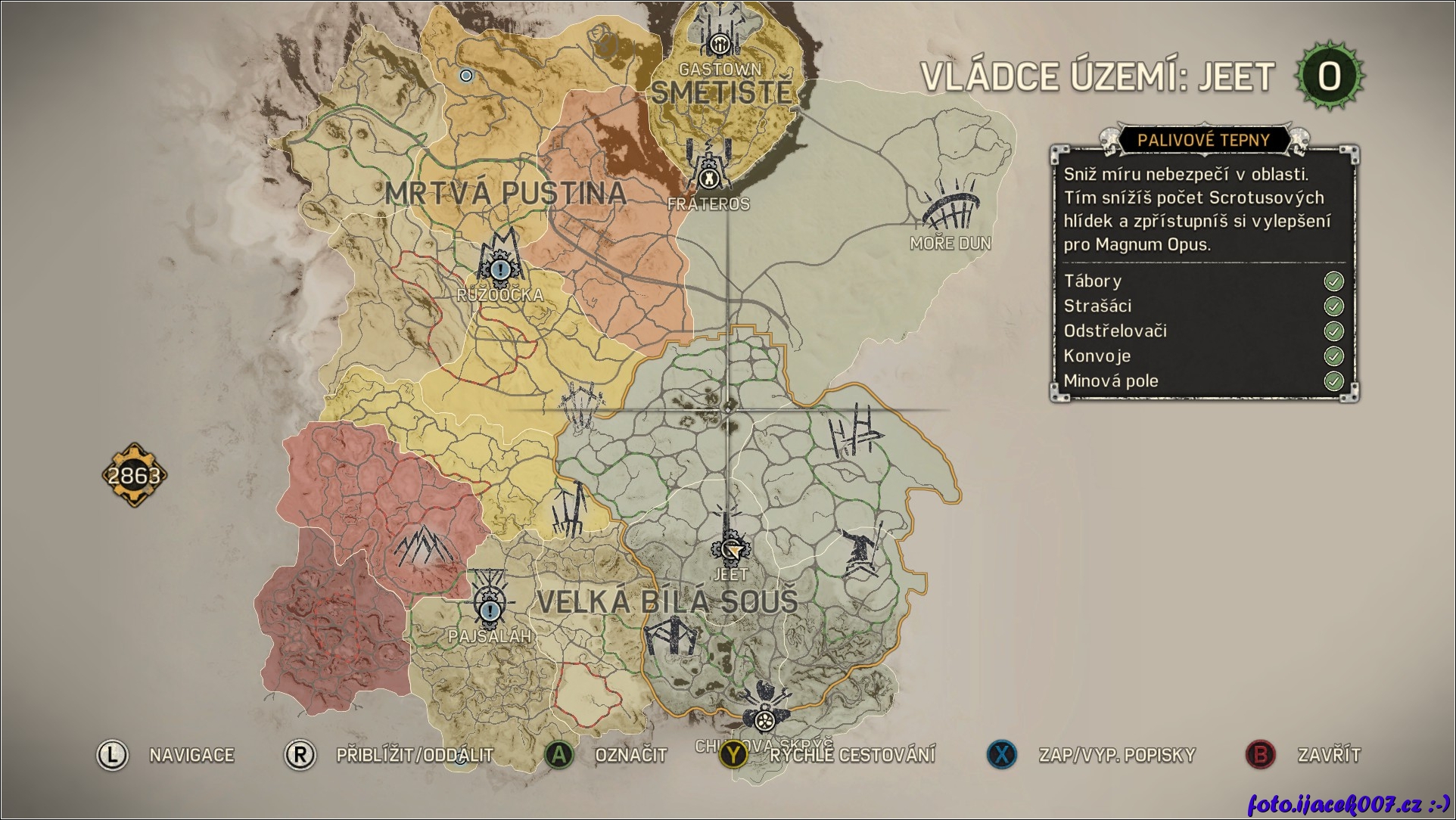Select the Jeet stronghold marker
1456x820 pixels.
point(730,549)
